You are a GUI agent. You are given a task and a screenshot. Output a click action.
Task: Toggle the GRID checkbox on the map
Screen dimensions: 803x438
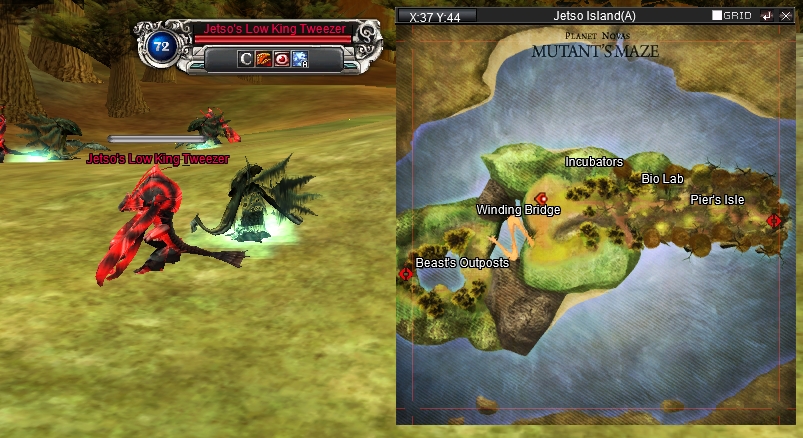(x=717, y=16)
